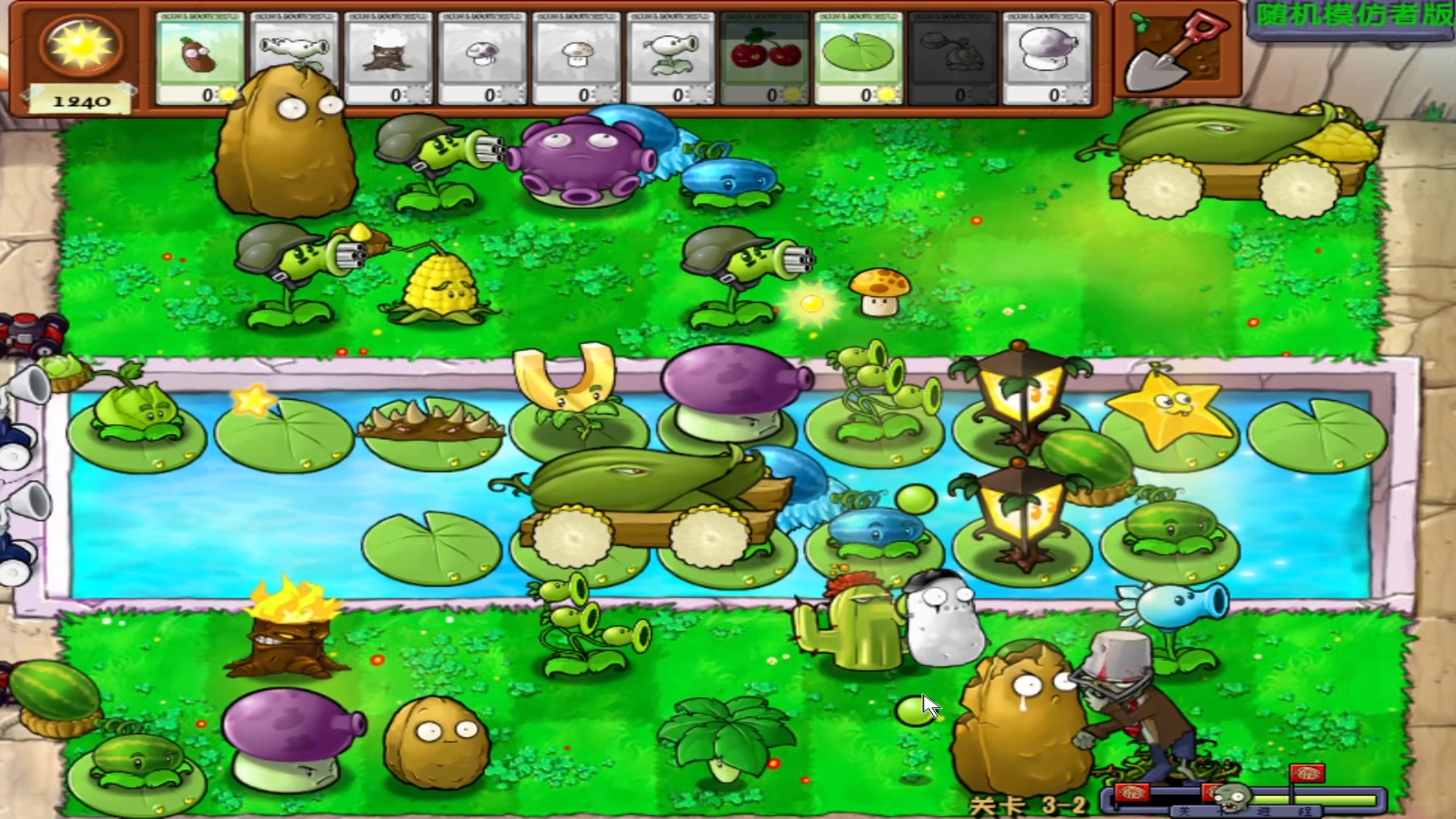This screenshot has height=819, width=1456.
Task: Choose the grey Fume-shroom seed packet
Action: coord(1046,58)
